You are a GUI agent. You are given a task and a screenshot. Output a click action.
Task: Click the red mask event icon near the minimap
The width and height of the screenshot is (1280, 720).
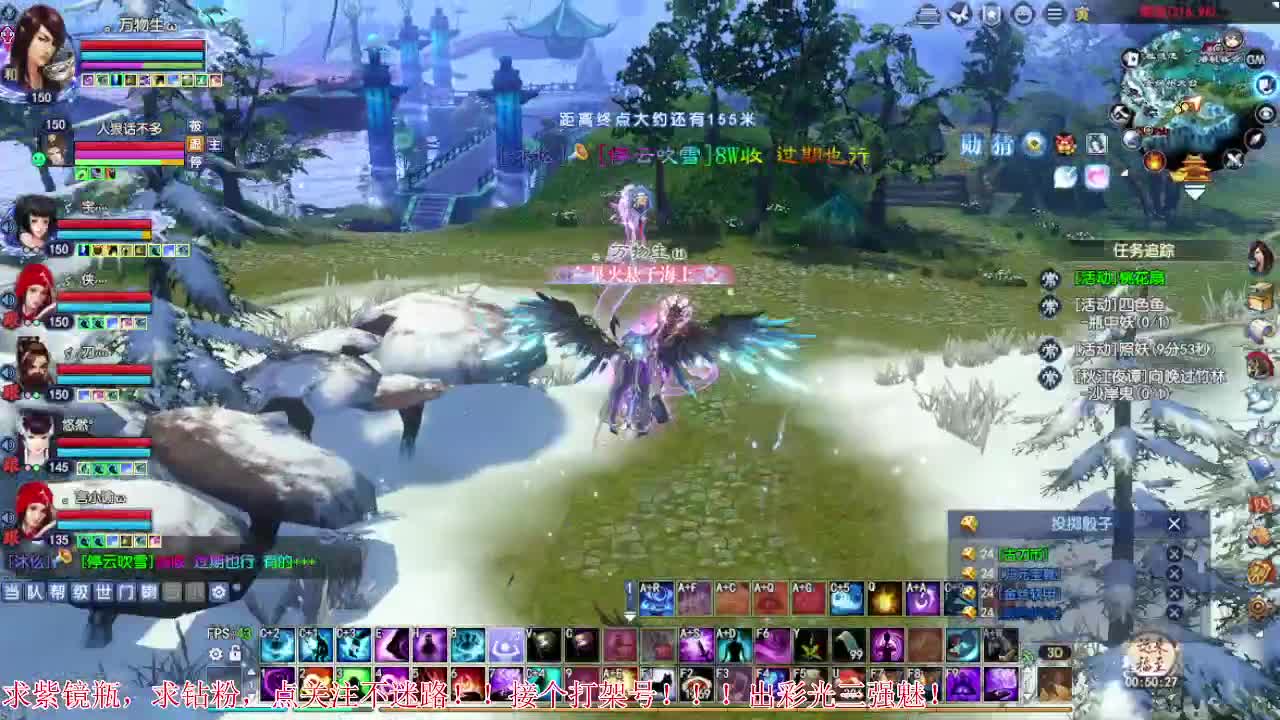click(x=1063, y=141)
